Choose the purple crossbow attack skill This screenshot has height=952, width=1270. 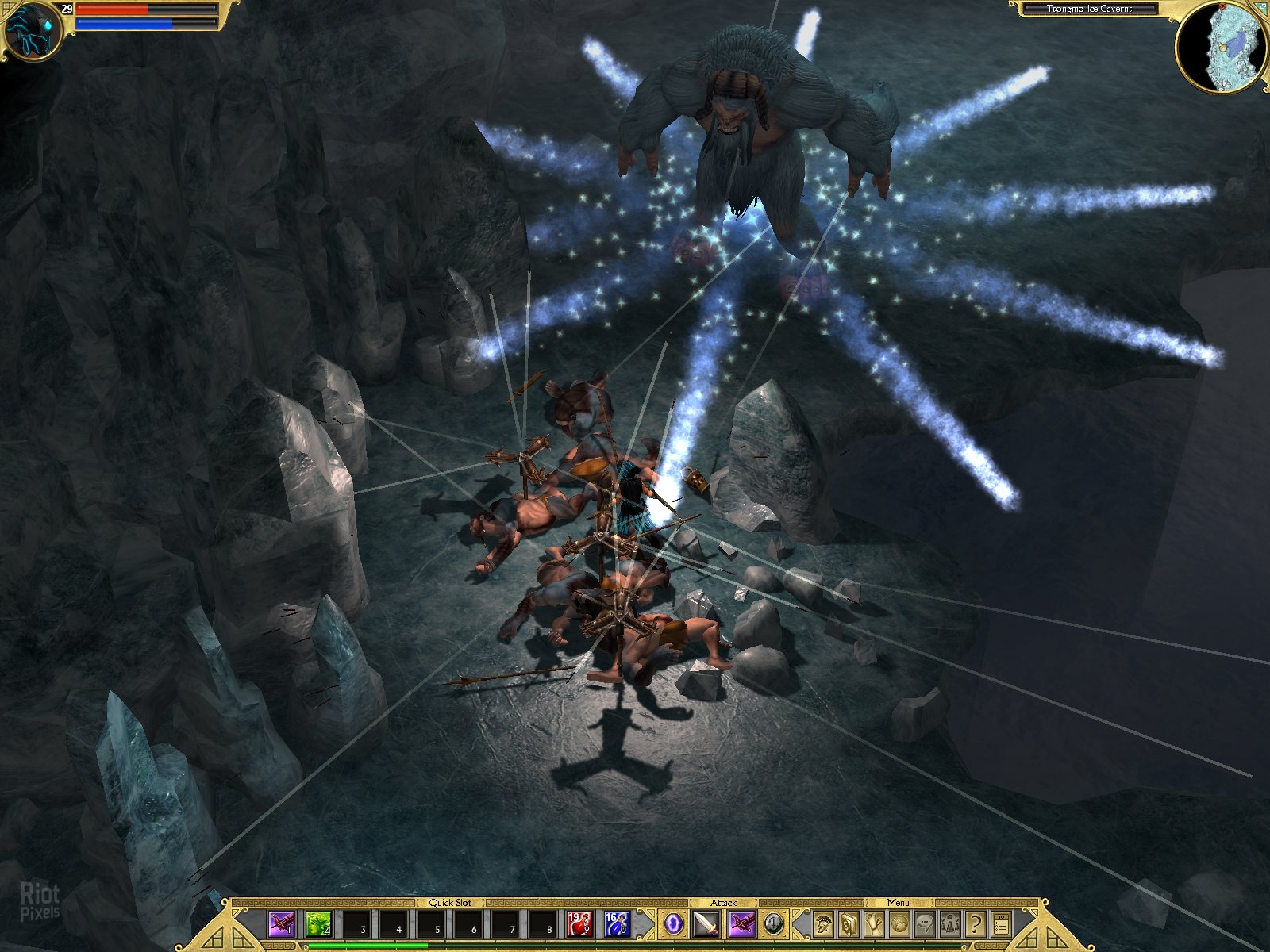pyautogui.click(x=742, y=923)
